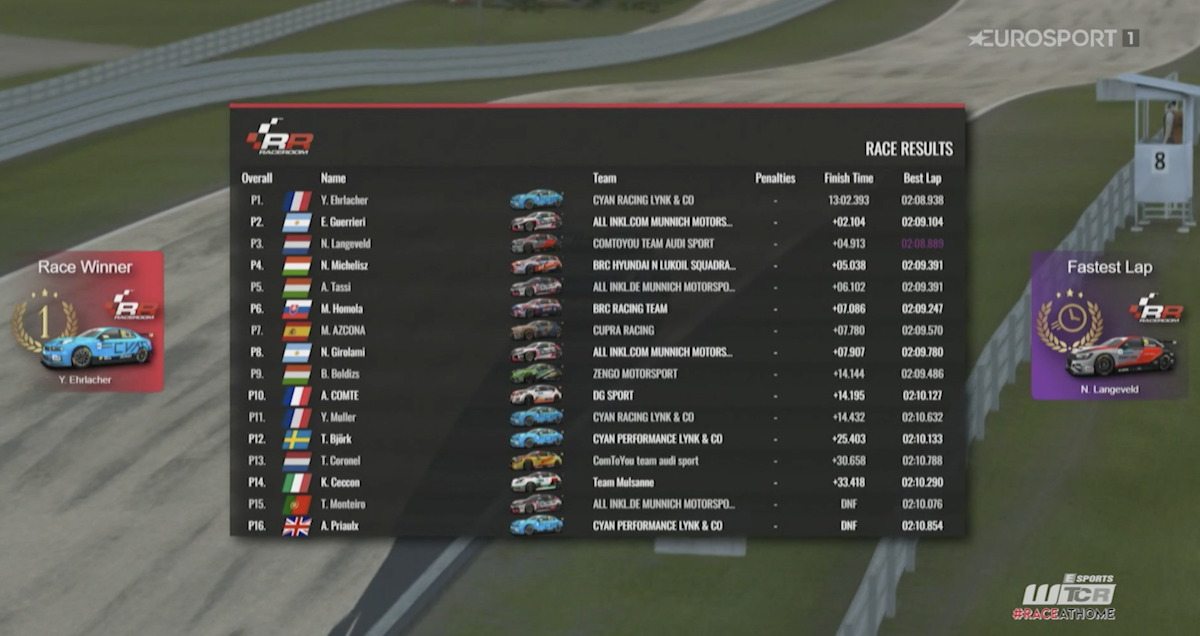This screenshot has height=636, width=1200.
Task: Pick K. Ceccon's Team Mulsanne row
Action: 597,482
